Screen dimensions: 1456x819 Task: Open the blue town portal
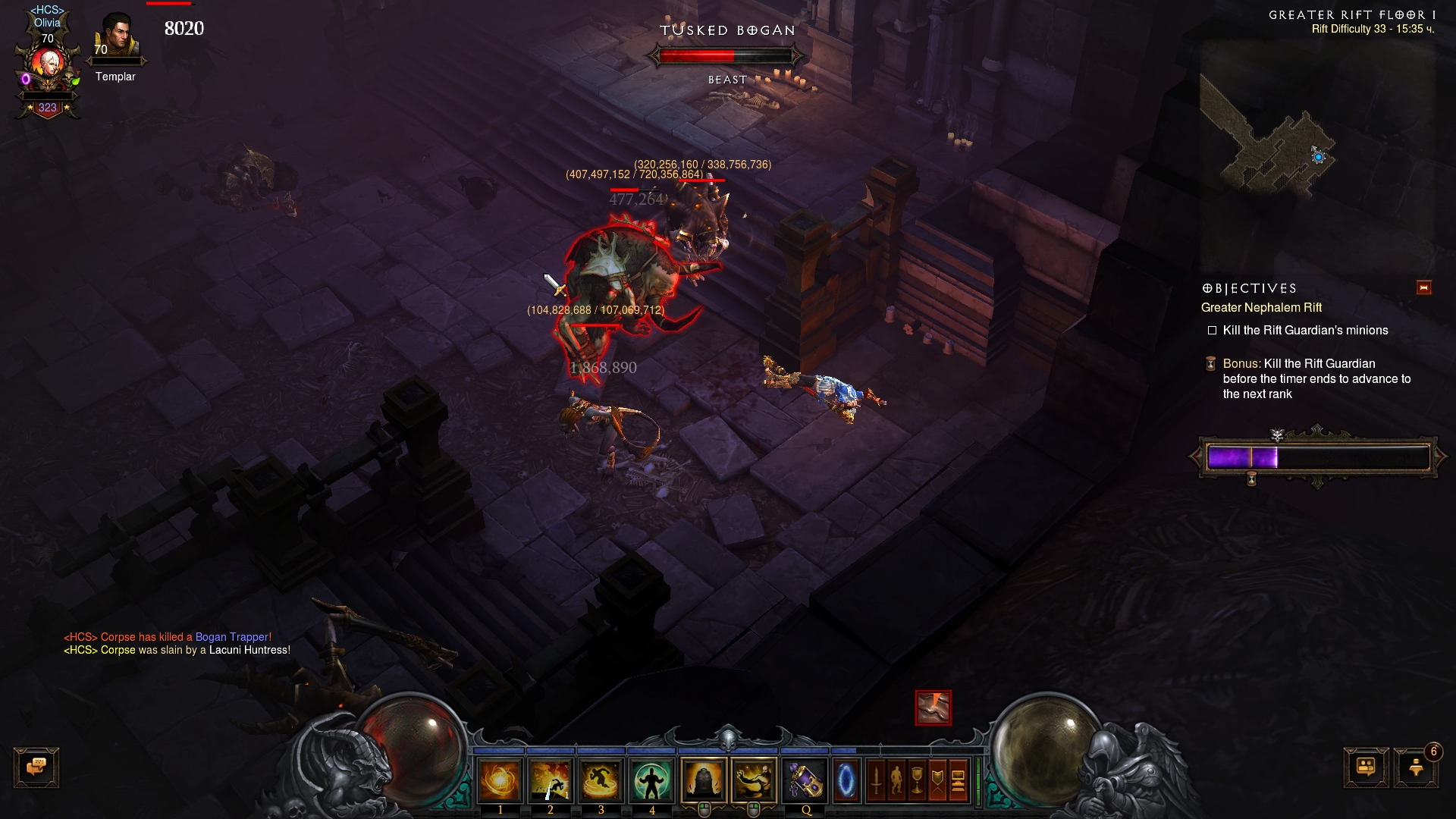point(846,780)
